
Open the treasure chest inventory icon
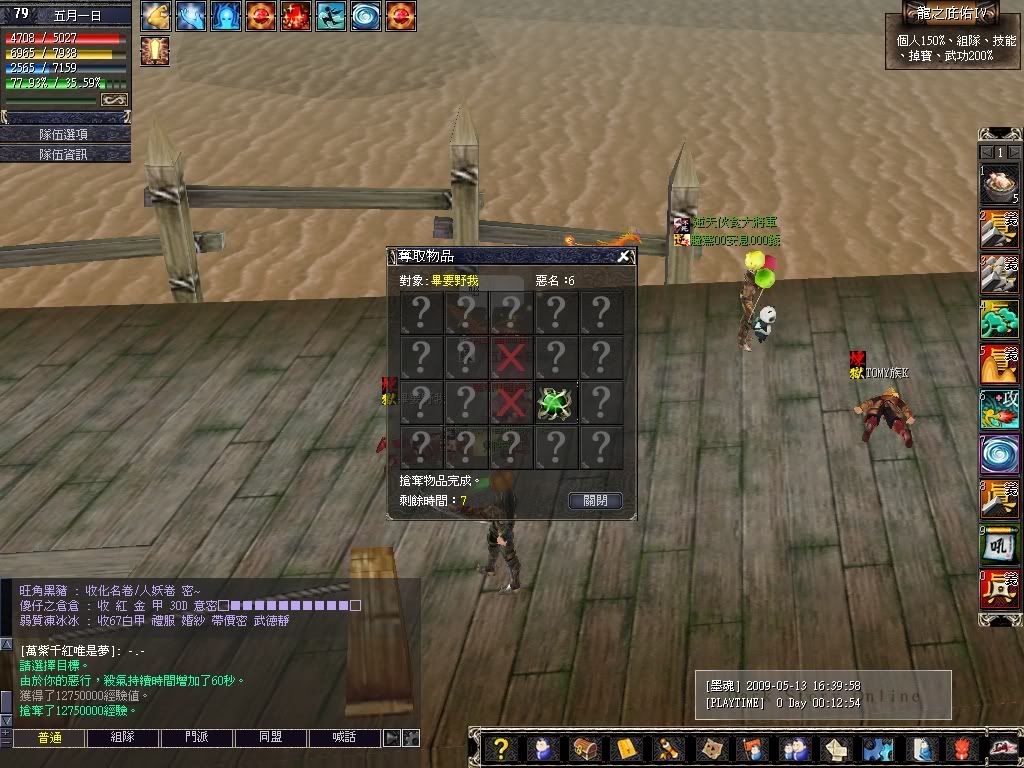pos(585,748)
